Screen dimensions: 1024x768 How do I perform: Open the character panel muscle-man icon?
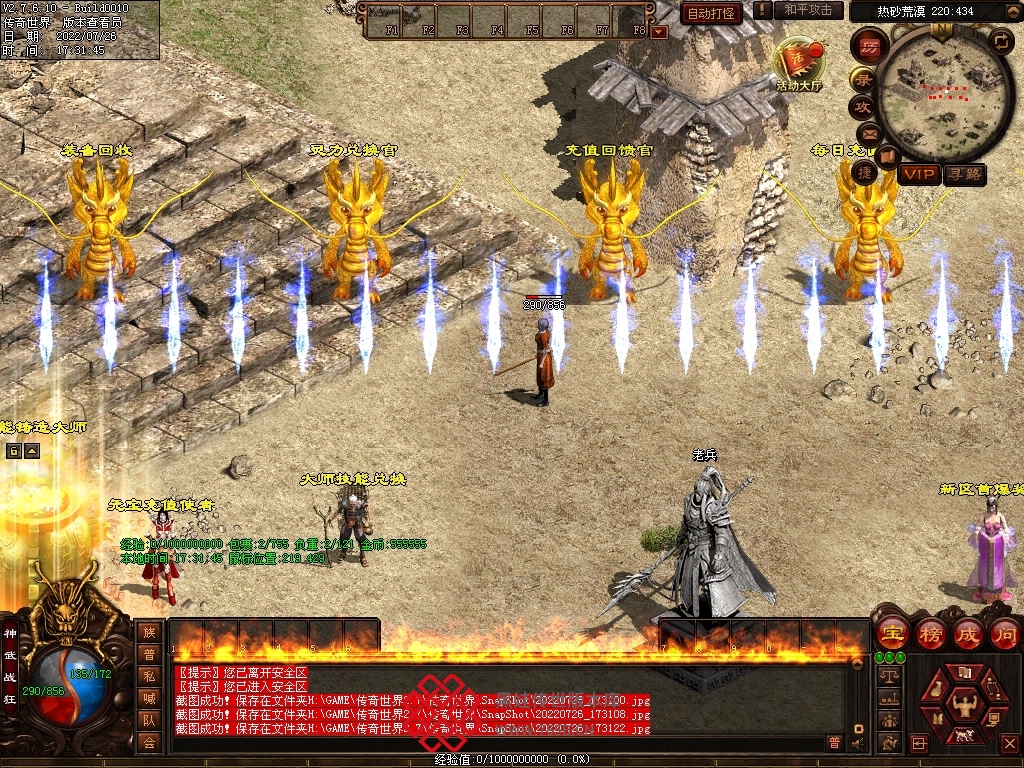(965, 705)
